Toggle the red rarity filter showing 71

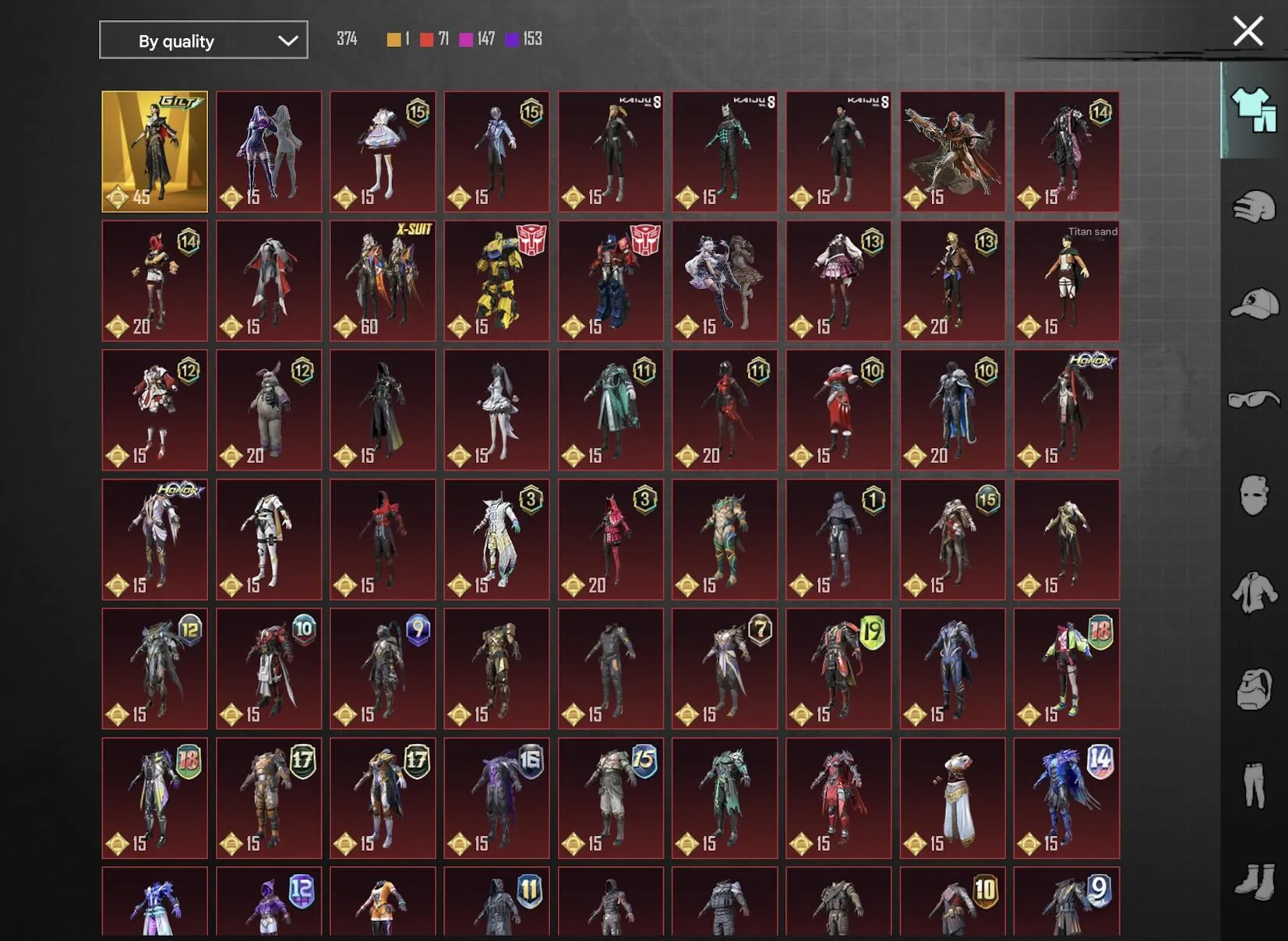pos(426,38)
